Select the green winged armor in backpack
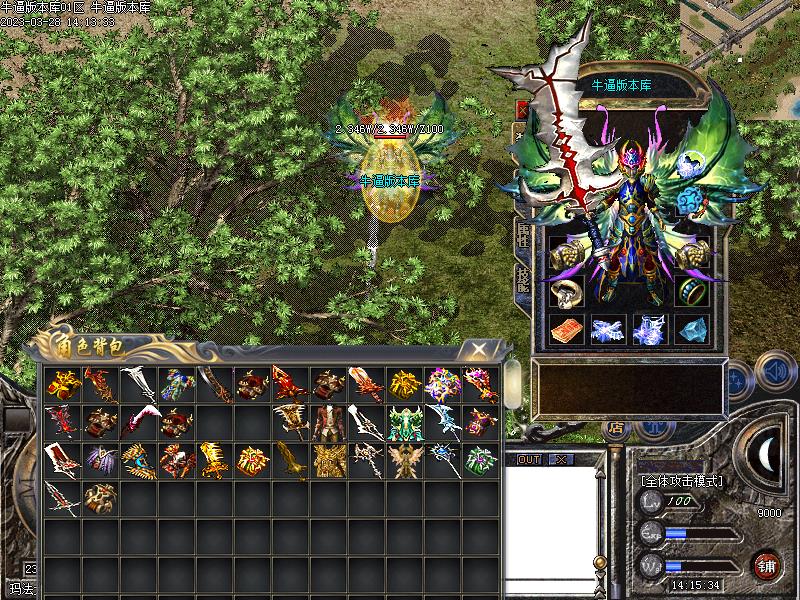The width and height of the screenshot is (800, 600). tap(403, 421)
